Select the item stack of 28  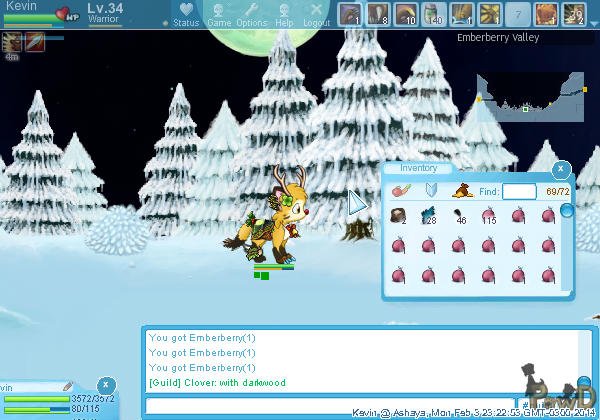428,215
